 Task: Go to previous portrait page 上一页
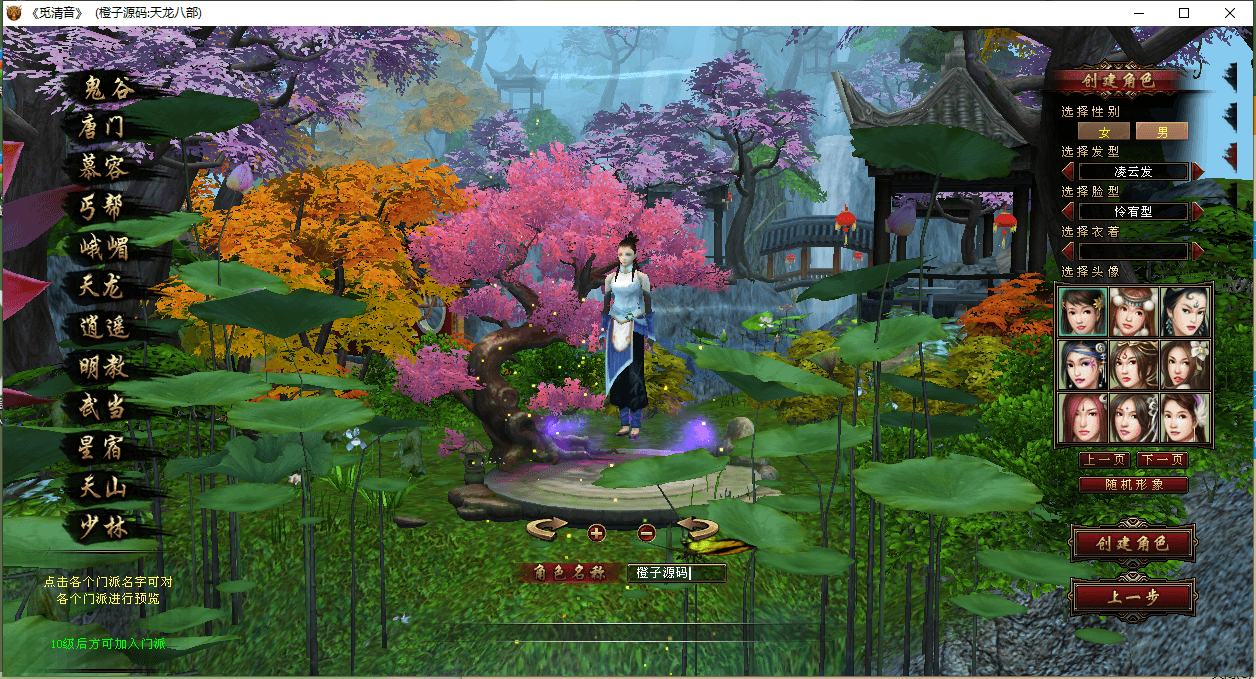point(1104,460)
